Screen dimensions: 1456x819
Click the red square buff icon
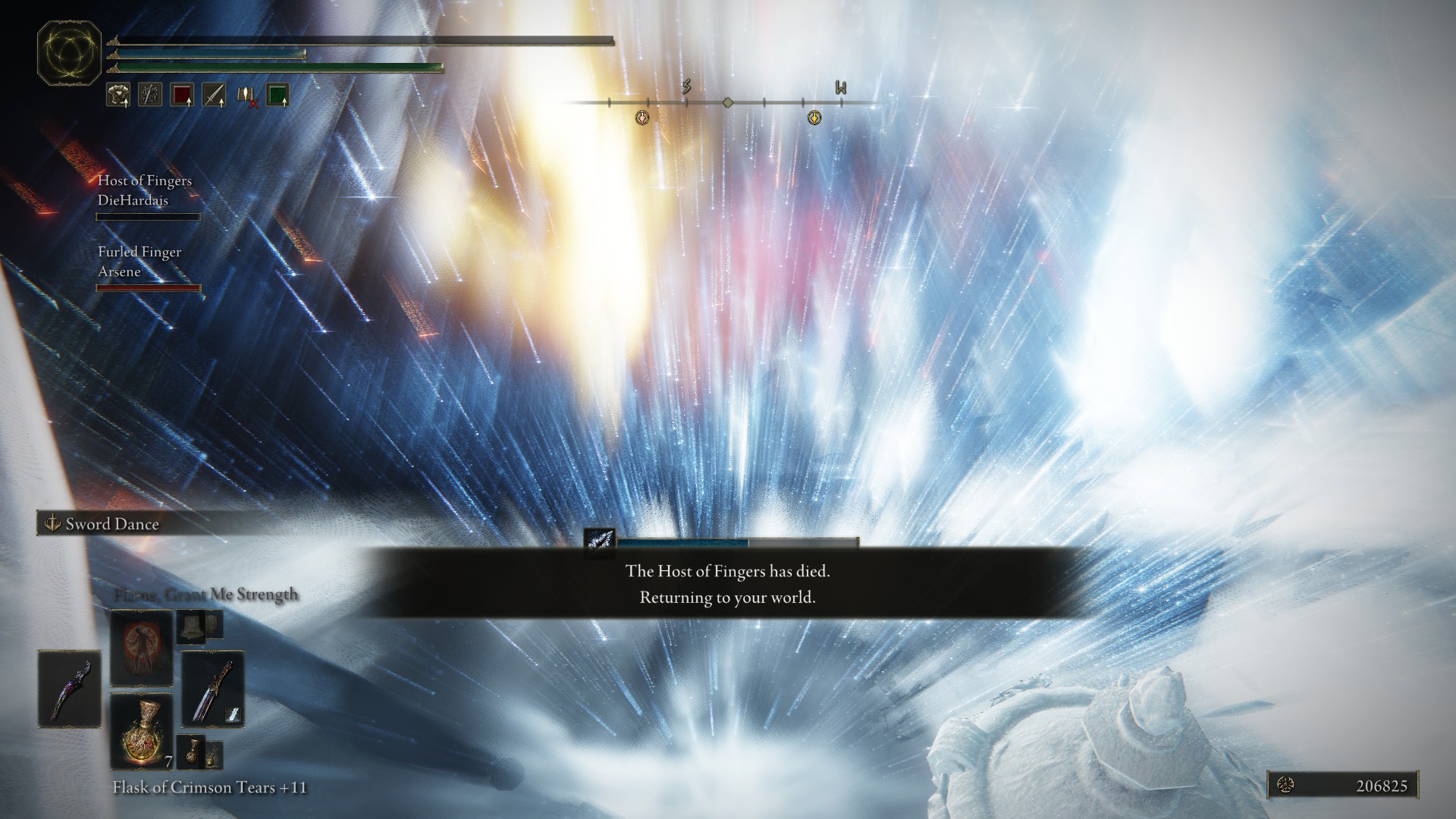182,95
